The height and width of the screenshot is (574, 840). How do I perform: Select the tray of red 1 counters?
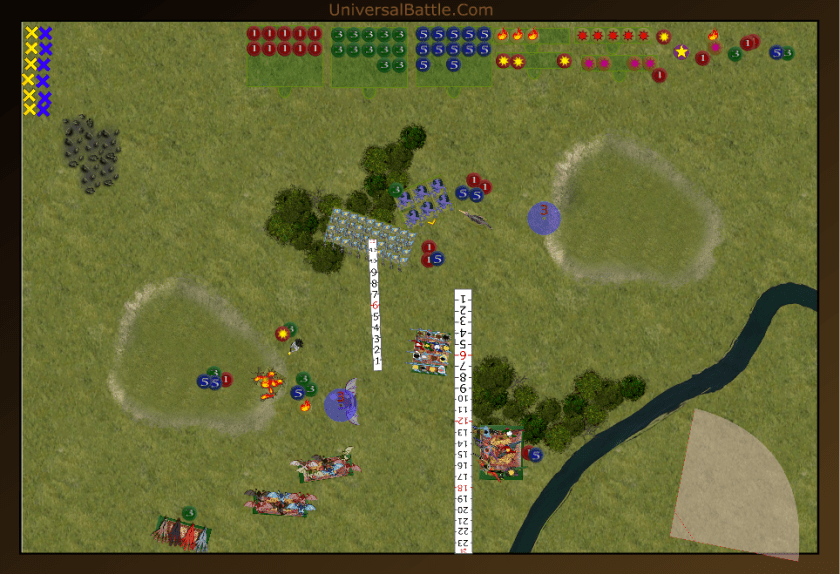[285, 55]
